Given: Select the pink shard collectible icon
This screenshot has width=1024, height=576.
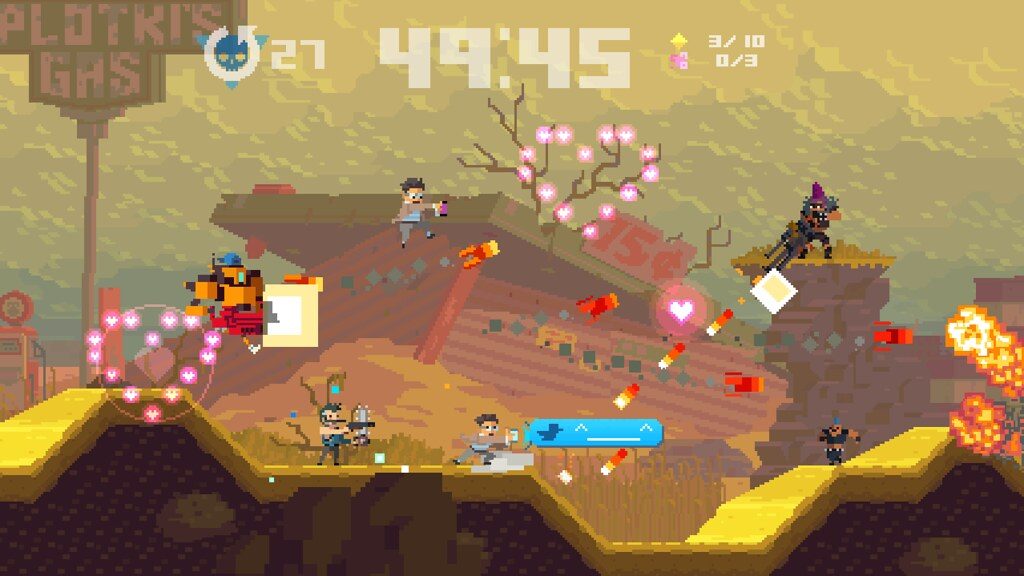Looking at the screenshot, I should [679, 61].
